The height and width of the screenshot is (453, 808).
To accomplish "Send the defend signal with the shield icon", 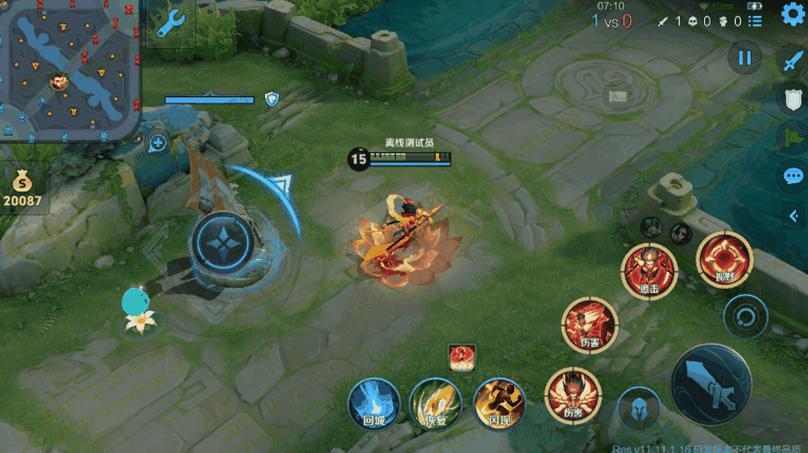I will tap(792, 99).
